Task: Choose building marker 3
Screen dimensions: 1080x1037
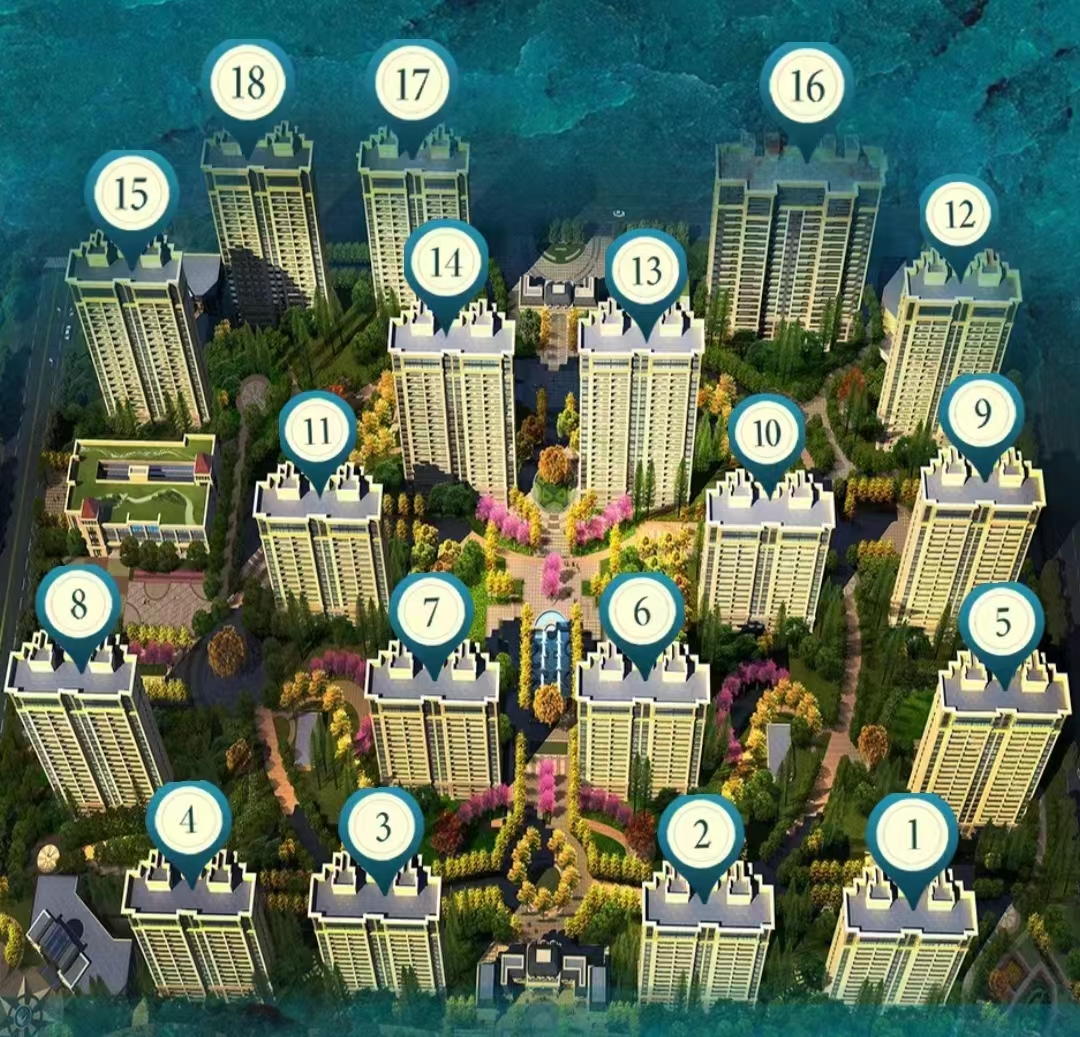Action: (x=382, y=829)
